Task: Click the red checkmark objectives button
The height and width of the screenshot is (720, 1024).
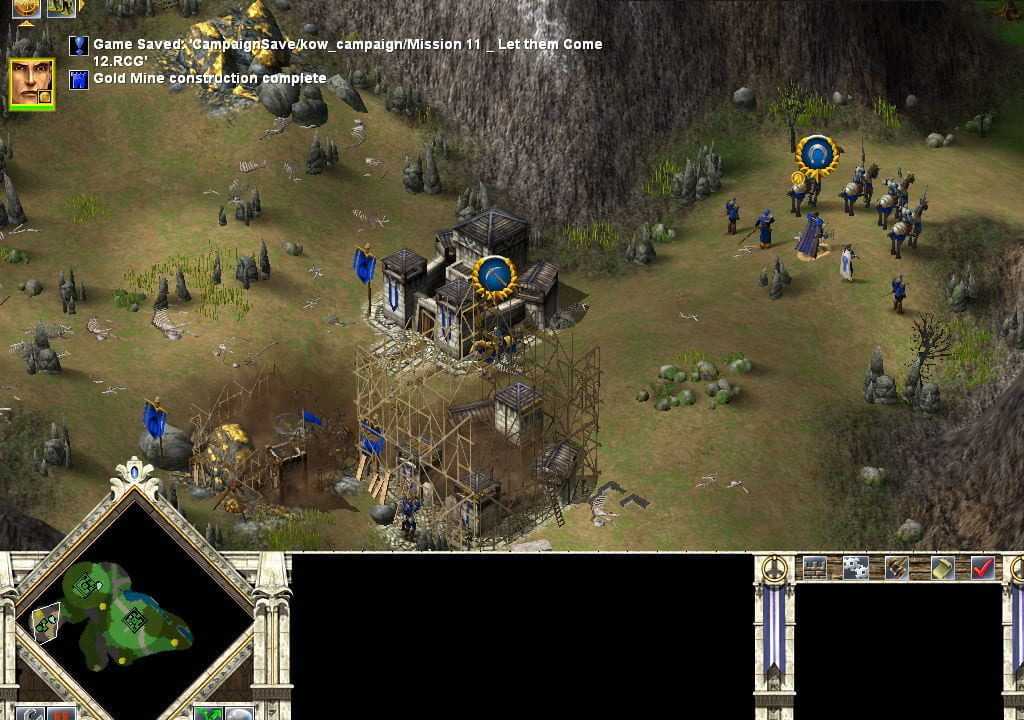Action: [983, 567]
